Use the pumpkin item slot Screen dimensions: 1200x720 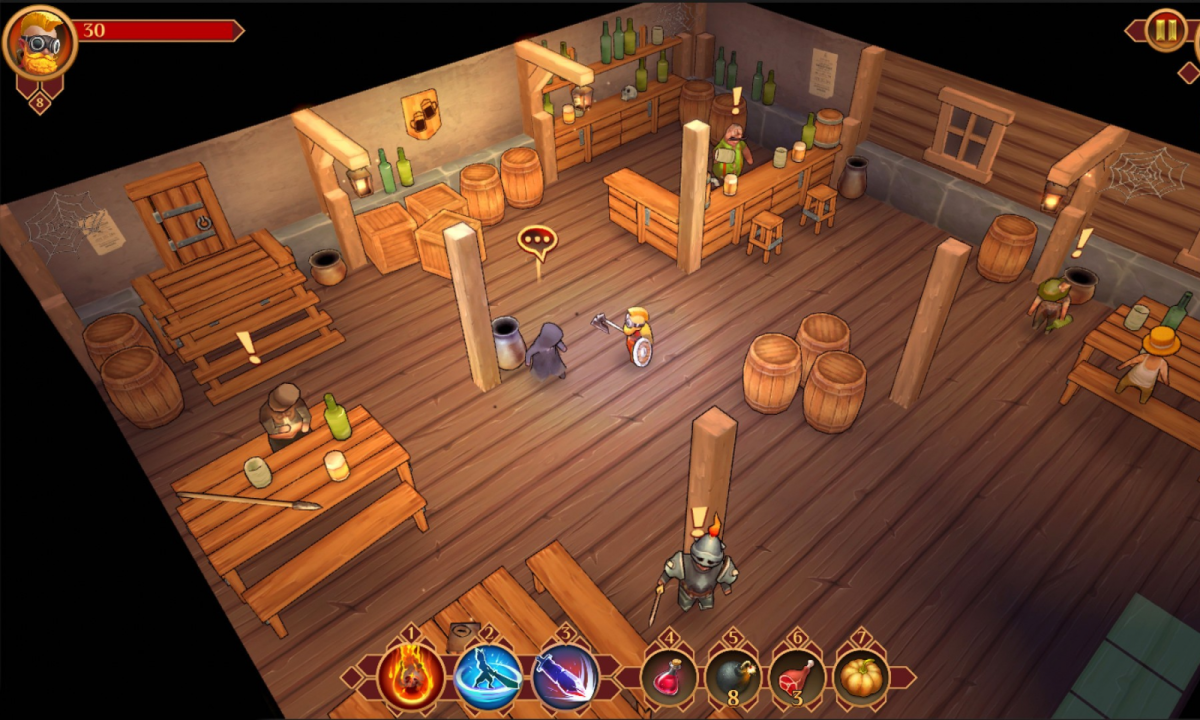pyautogui.click(x=861, y=677)
